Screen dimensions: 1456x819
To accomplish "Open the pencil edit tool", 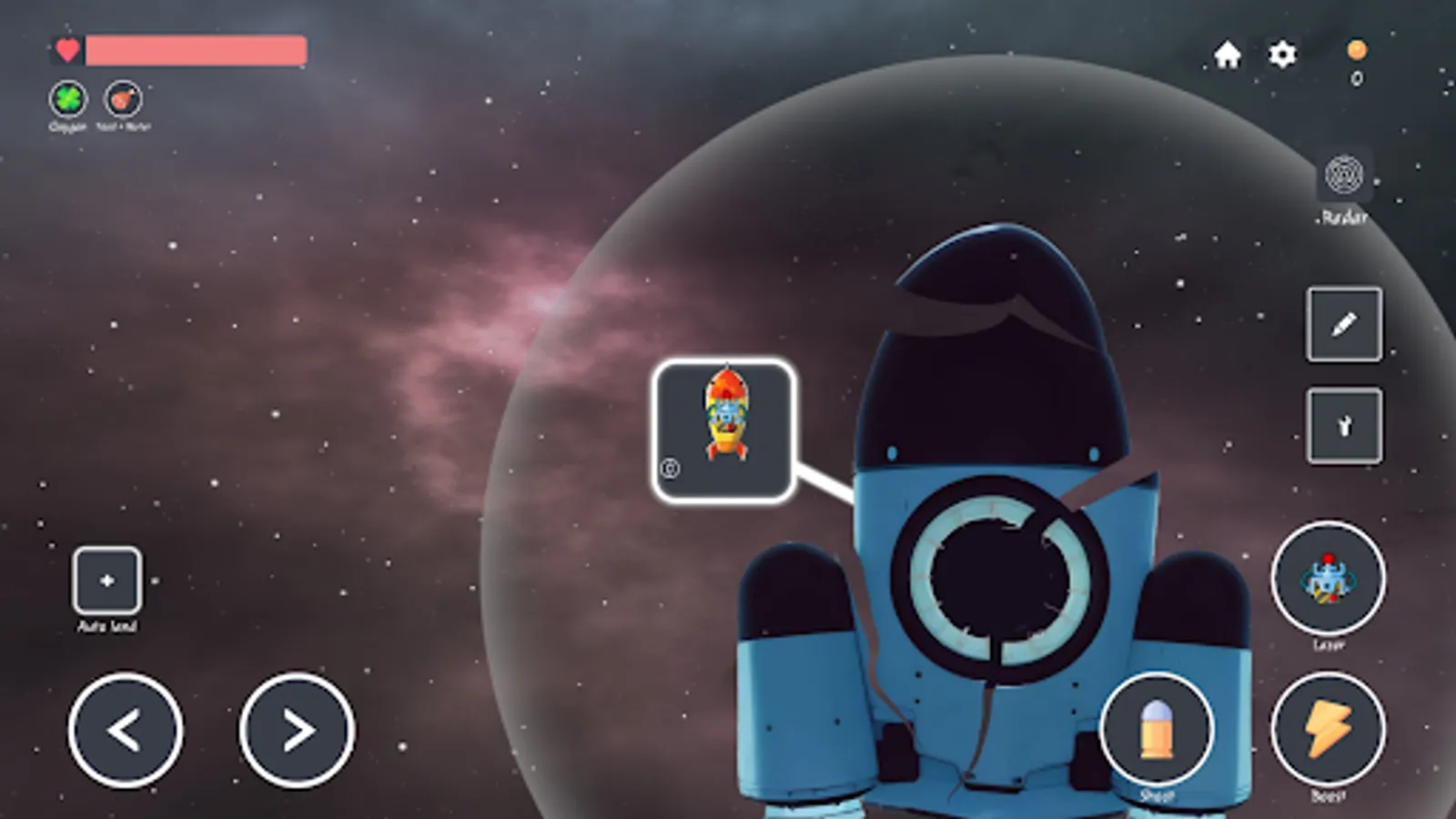I will point(1344,326).
